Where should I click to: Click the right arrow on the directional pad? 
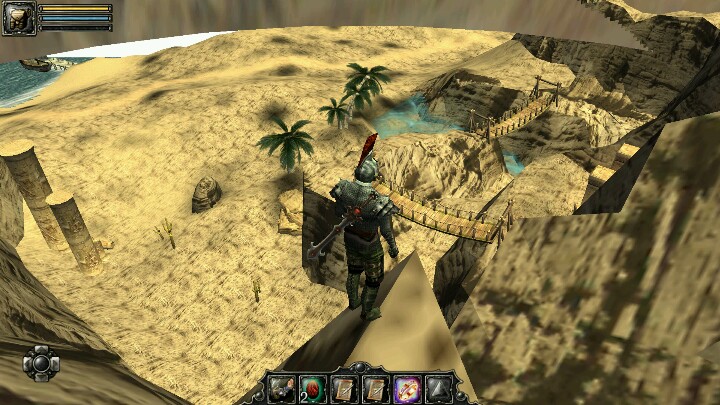click(54, 362)
